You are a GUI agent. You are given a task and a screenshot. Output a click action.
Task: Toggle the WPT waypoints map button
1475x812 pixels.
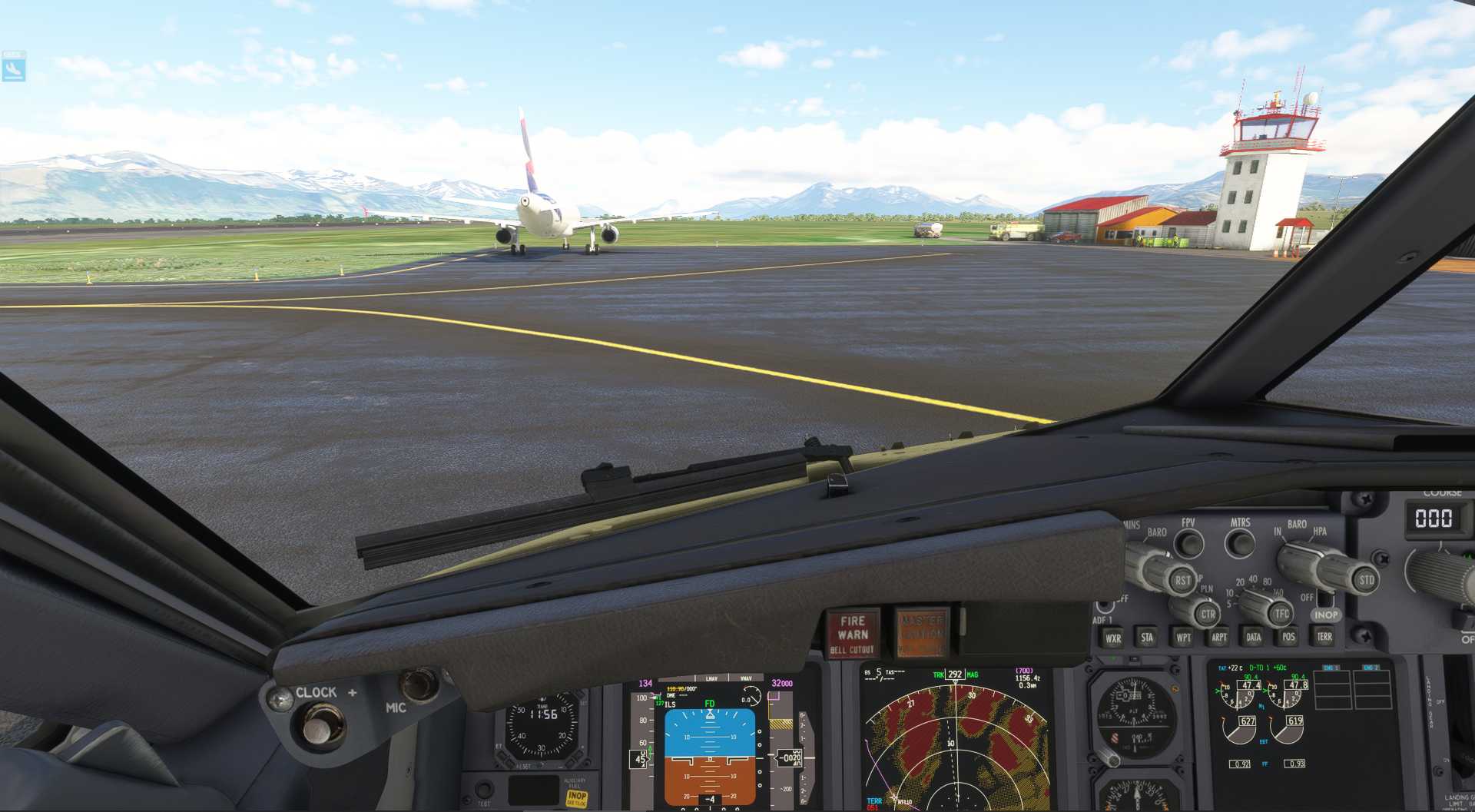pyautogui.click(x=1183, y=637)
